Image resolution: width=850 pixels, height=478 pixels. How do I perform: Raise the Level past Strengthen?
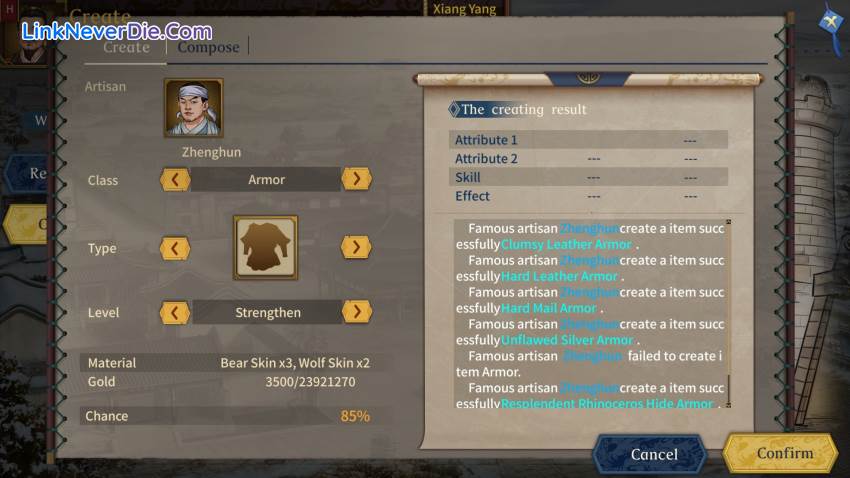tap(356, 311)
